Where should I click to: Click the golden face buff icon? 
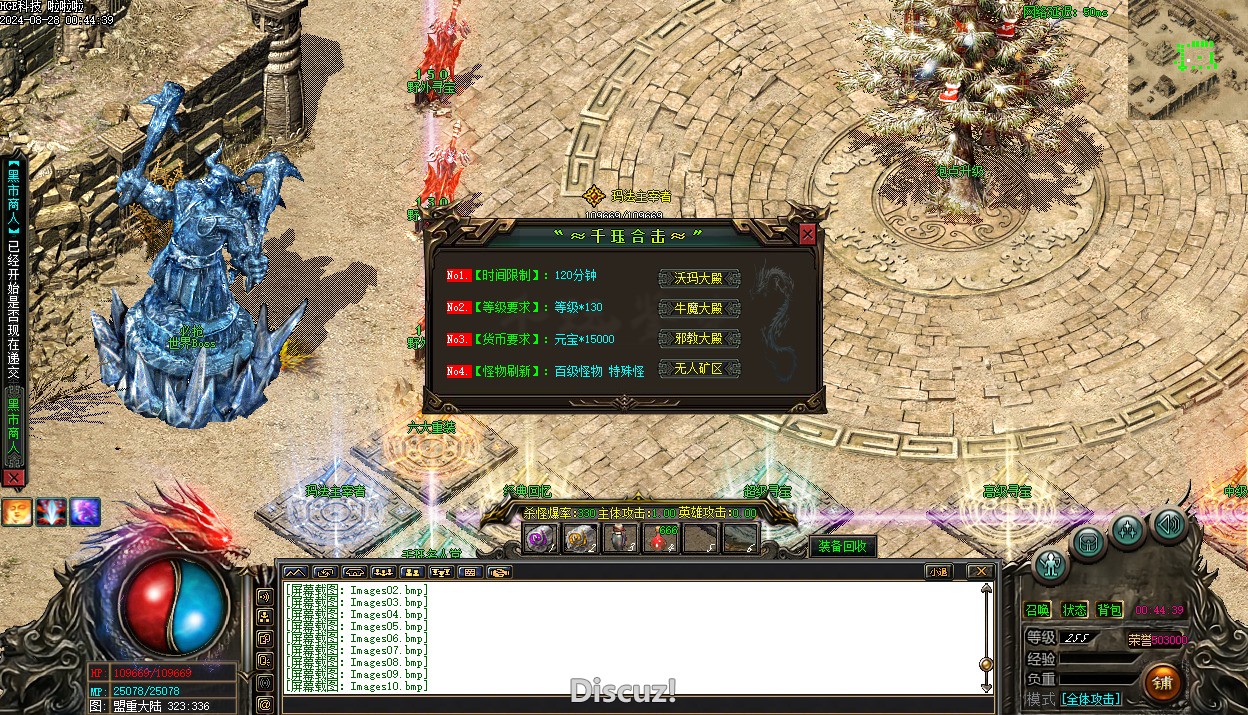pos(16,512)
